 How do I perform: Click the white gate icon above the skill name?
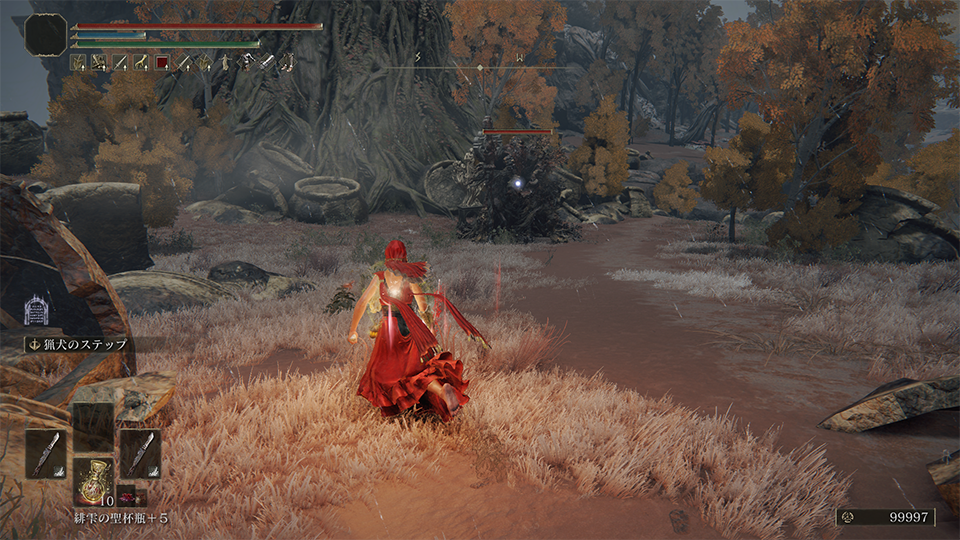coord(37,309)
